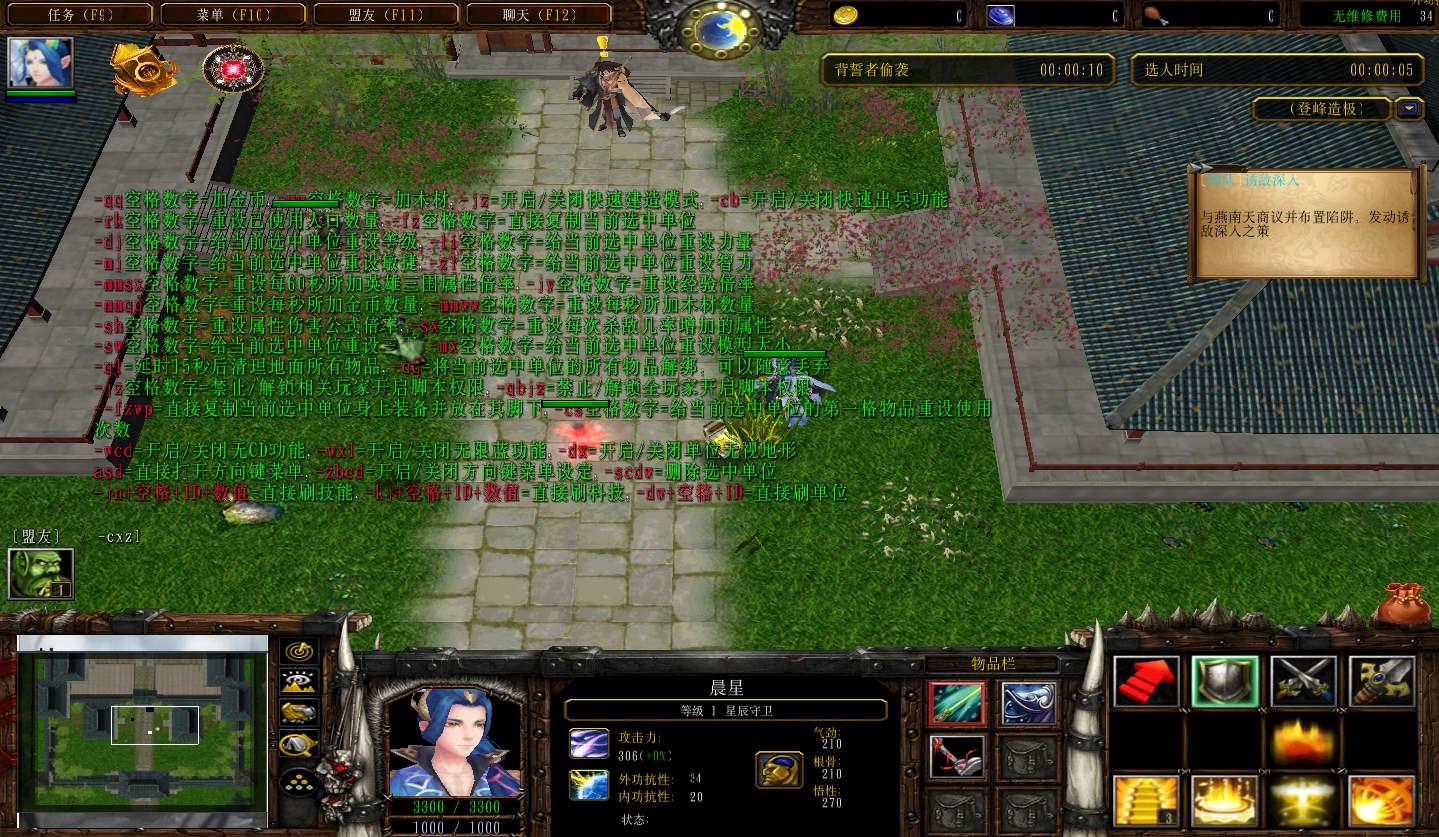Image resolution: width=1439 pixels, height=837 pixels.
Task: Activate the shield Hold Position command
Action: [x=1225, y=682]
